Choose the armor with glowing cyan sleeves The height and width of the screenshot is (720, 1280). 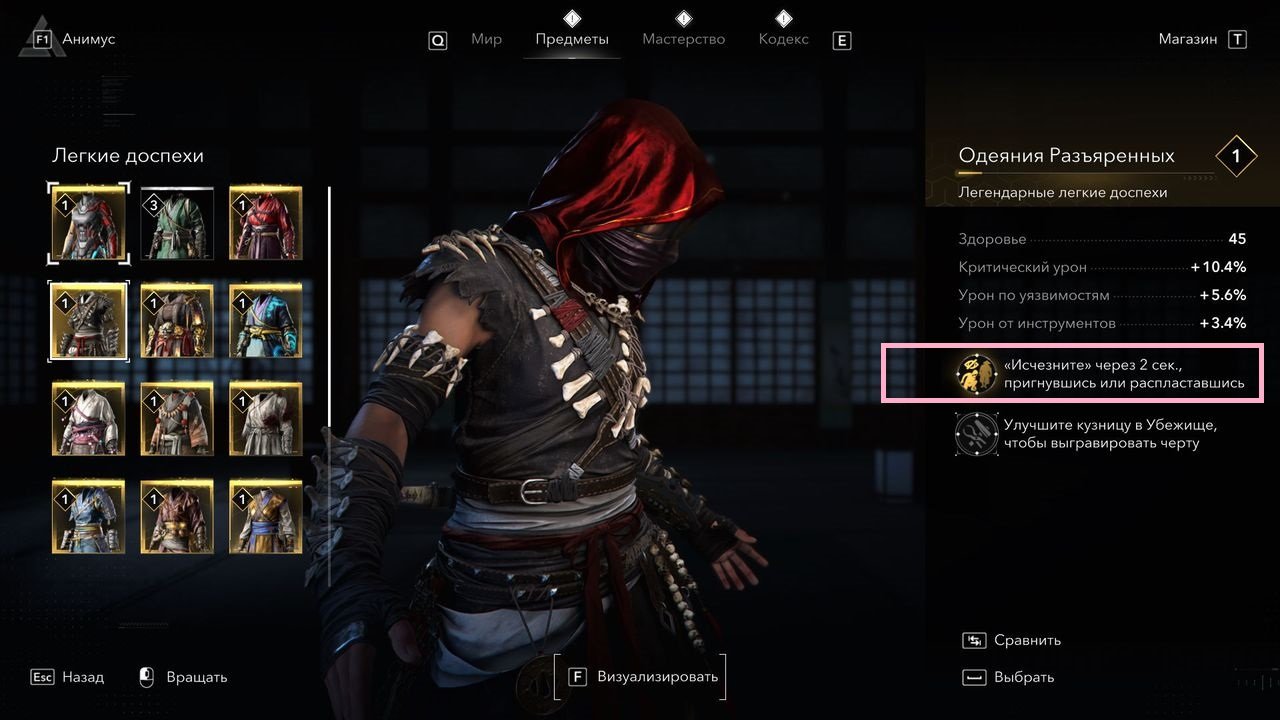pyautogui.click(x=266, y=320)
